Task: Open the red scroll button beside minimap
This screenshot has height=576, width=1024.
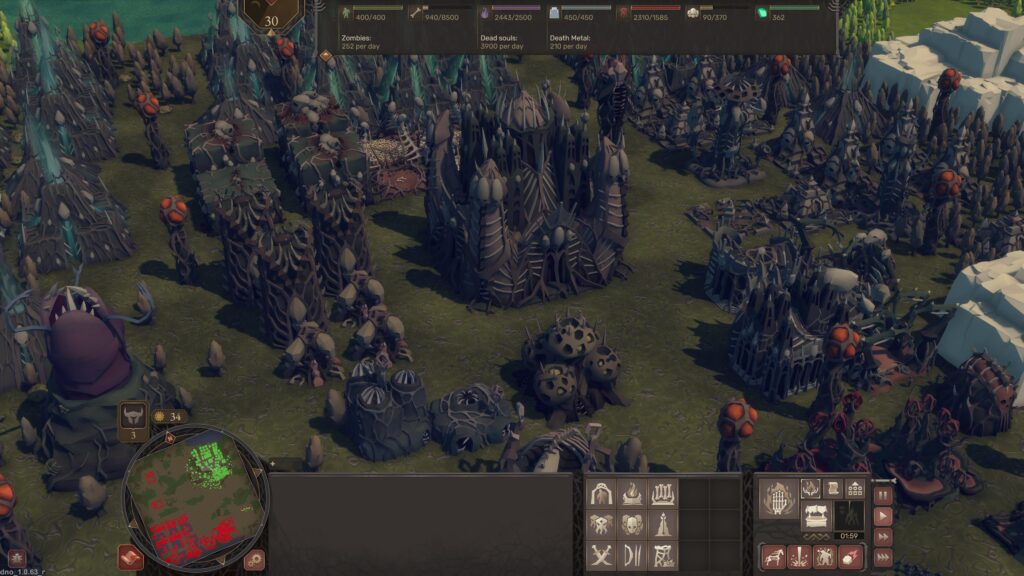Action: pyautogui.click(x=130, y=557)
